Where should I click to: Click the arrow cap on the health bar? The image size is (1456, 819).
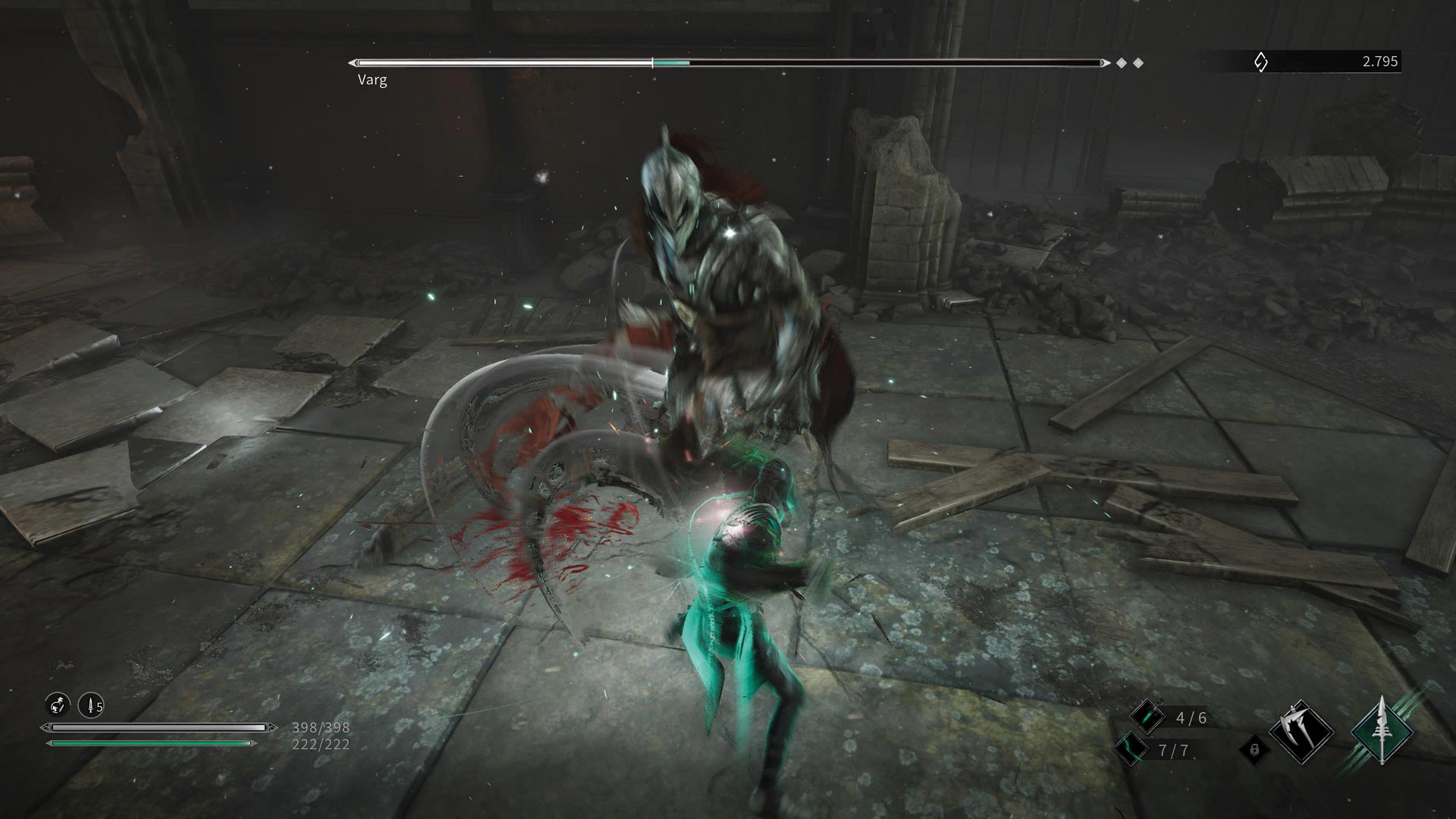coord(273,726)
